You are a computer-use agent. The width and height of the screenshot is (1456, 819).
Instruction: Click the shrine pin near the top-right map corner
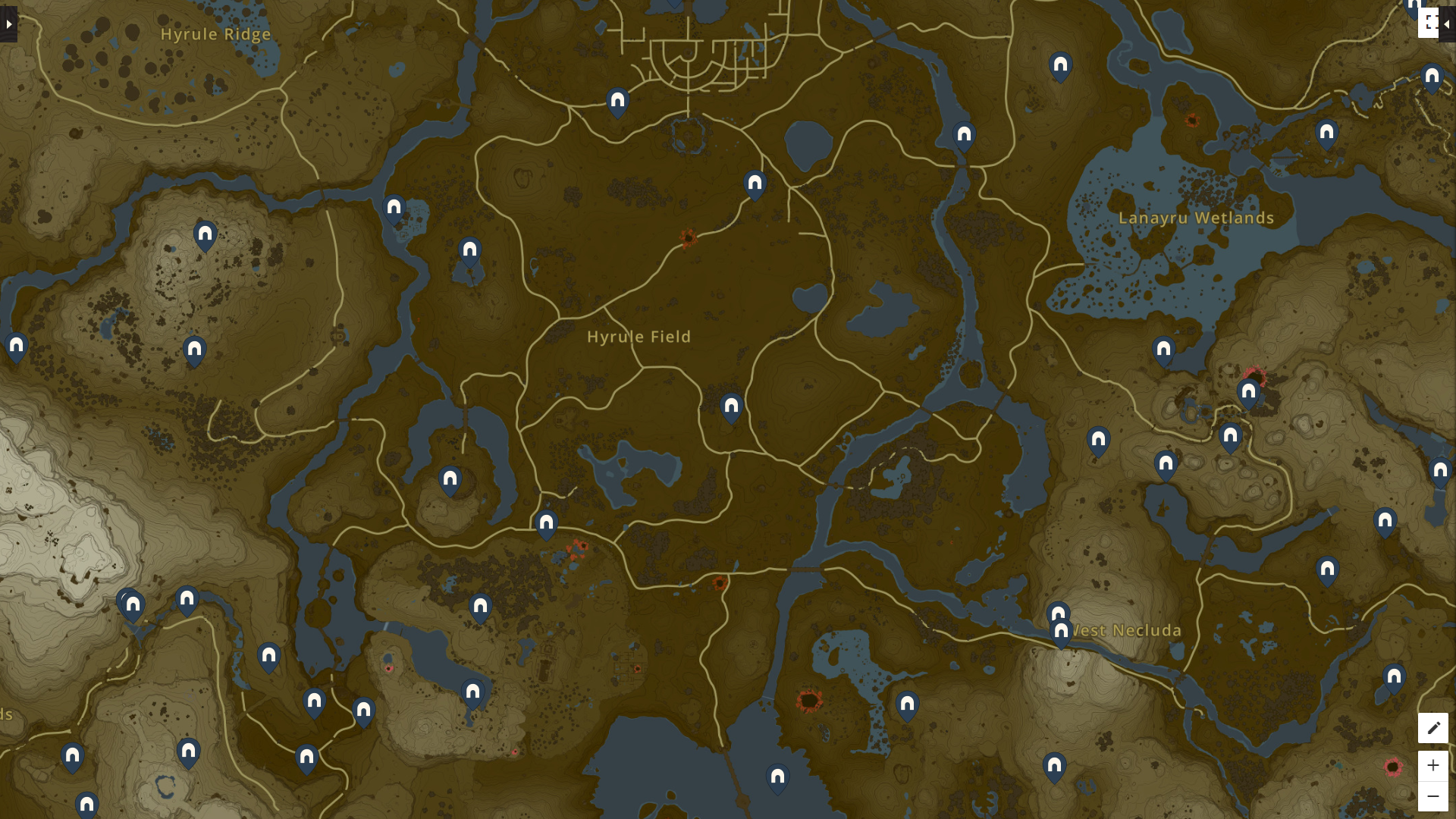click(1430, 76)
